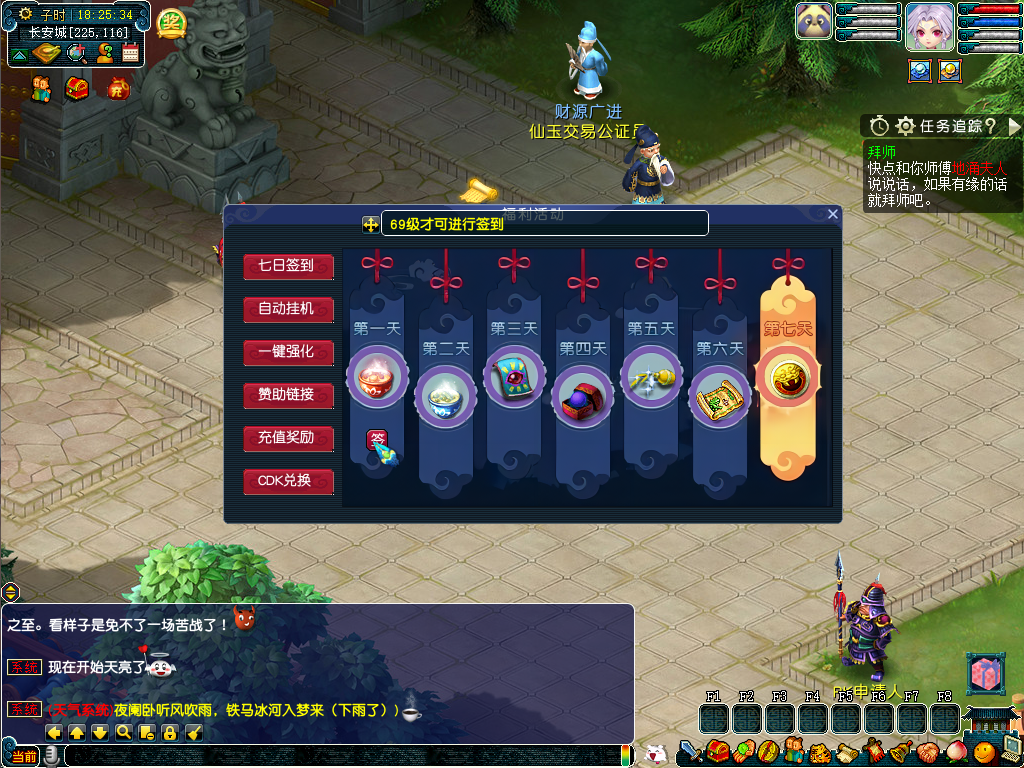Viewport: 1024px width, 768px height.
Task: Select the 充值奖励 button
Action: tap(287, 438)
